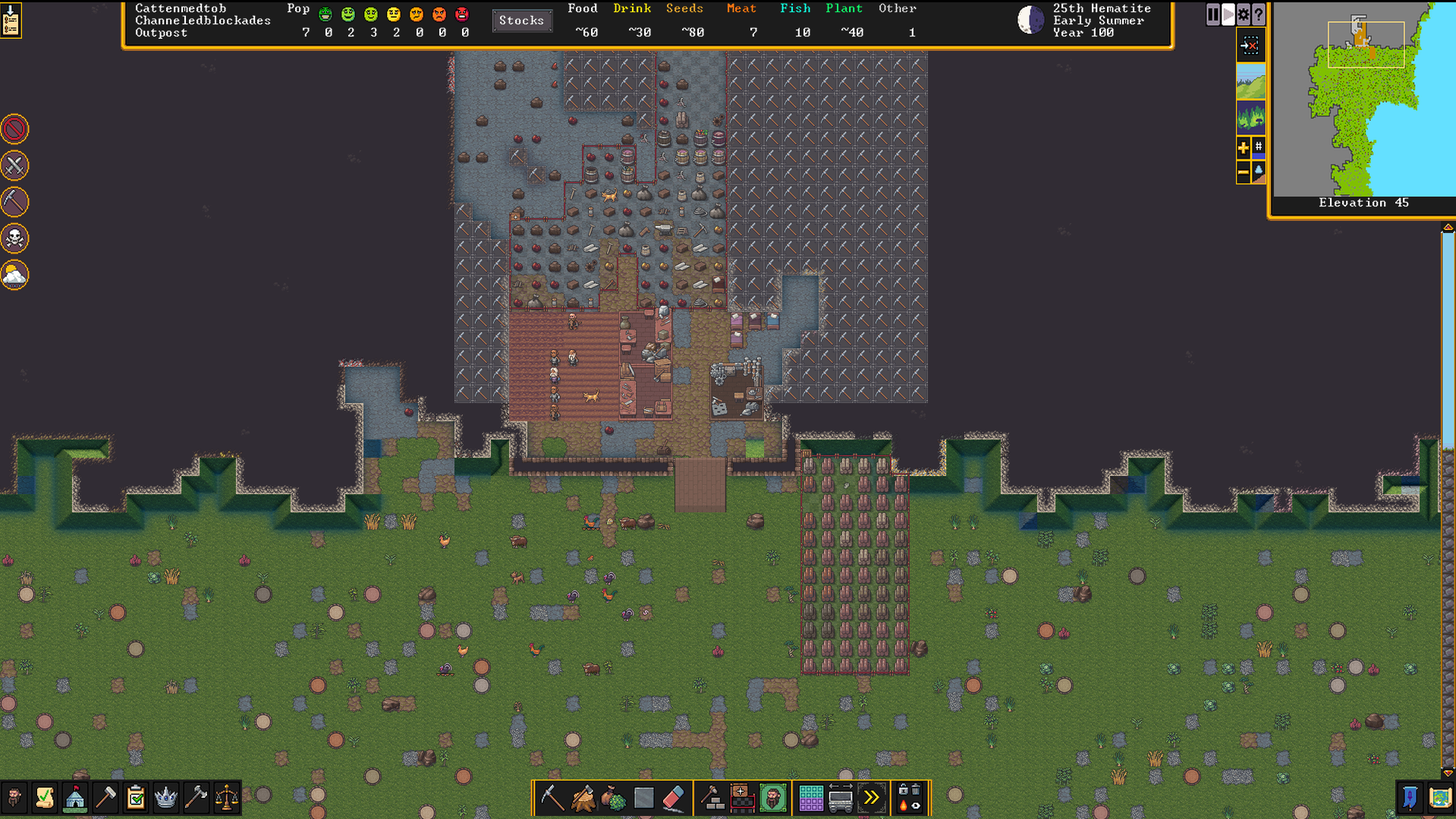Click the yellow plus elevation button
Image resolution: width=1456 pixels, height=819 pixels.
click(1243, 147)
